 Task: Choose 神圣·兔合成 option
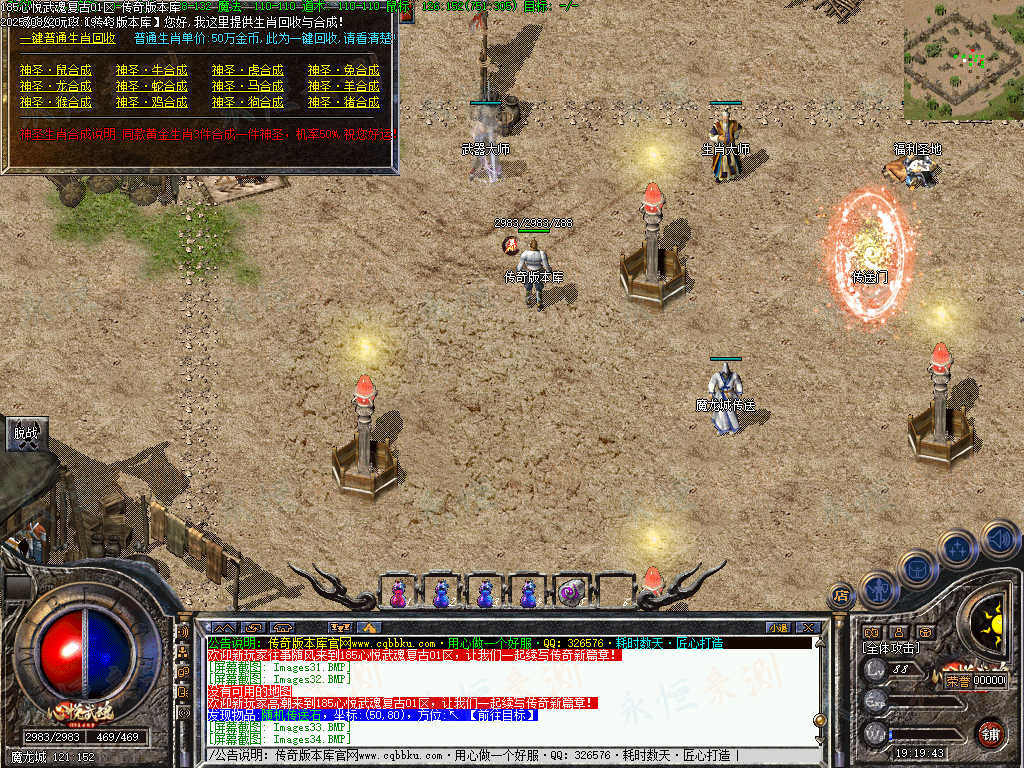(344, 70)
